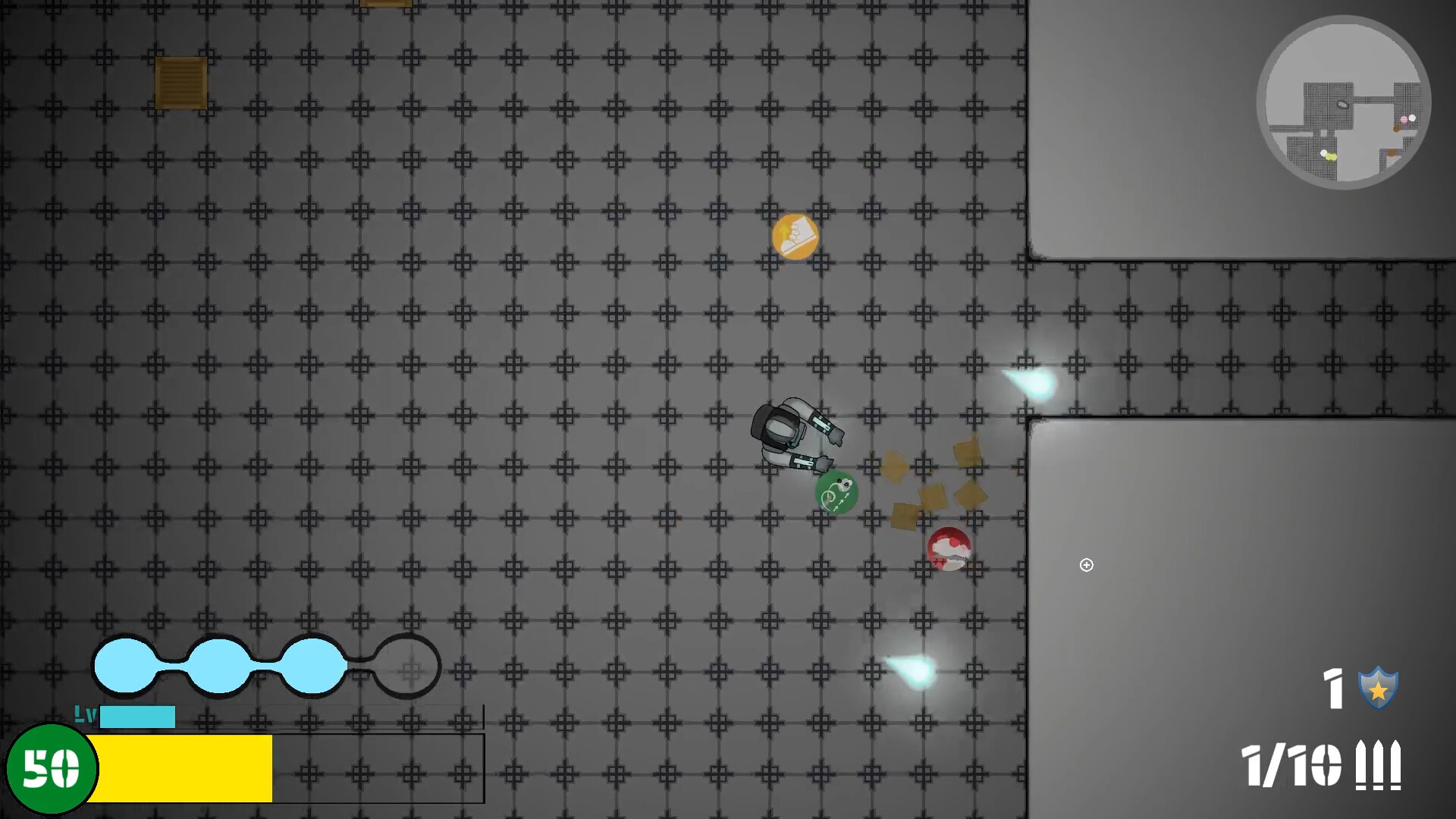Click the crosshair reticle on the floor

[1086, 565]
